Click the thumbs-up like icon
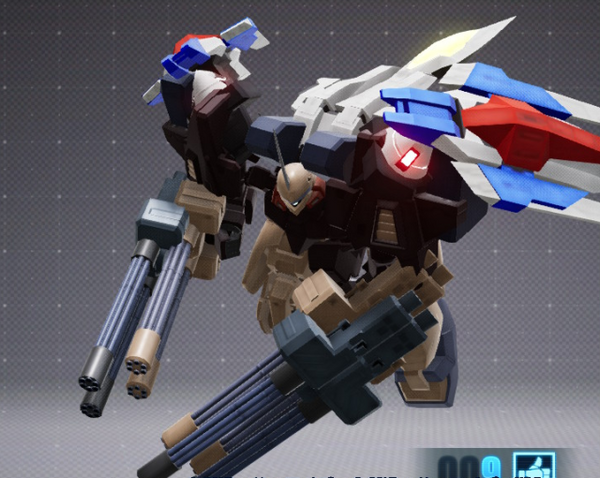The image size is (600, 478). pyautogui.click(x=533, y=466)
